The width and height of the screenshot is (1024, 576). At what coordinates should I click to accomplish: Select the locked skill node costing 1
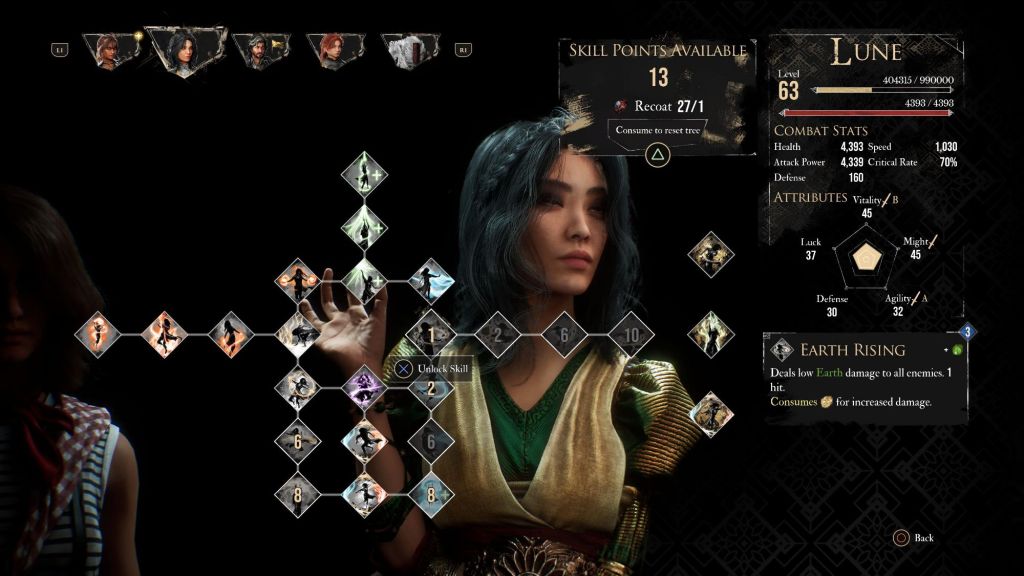coord(431,335)
